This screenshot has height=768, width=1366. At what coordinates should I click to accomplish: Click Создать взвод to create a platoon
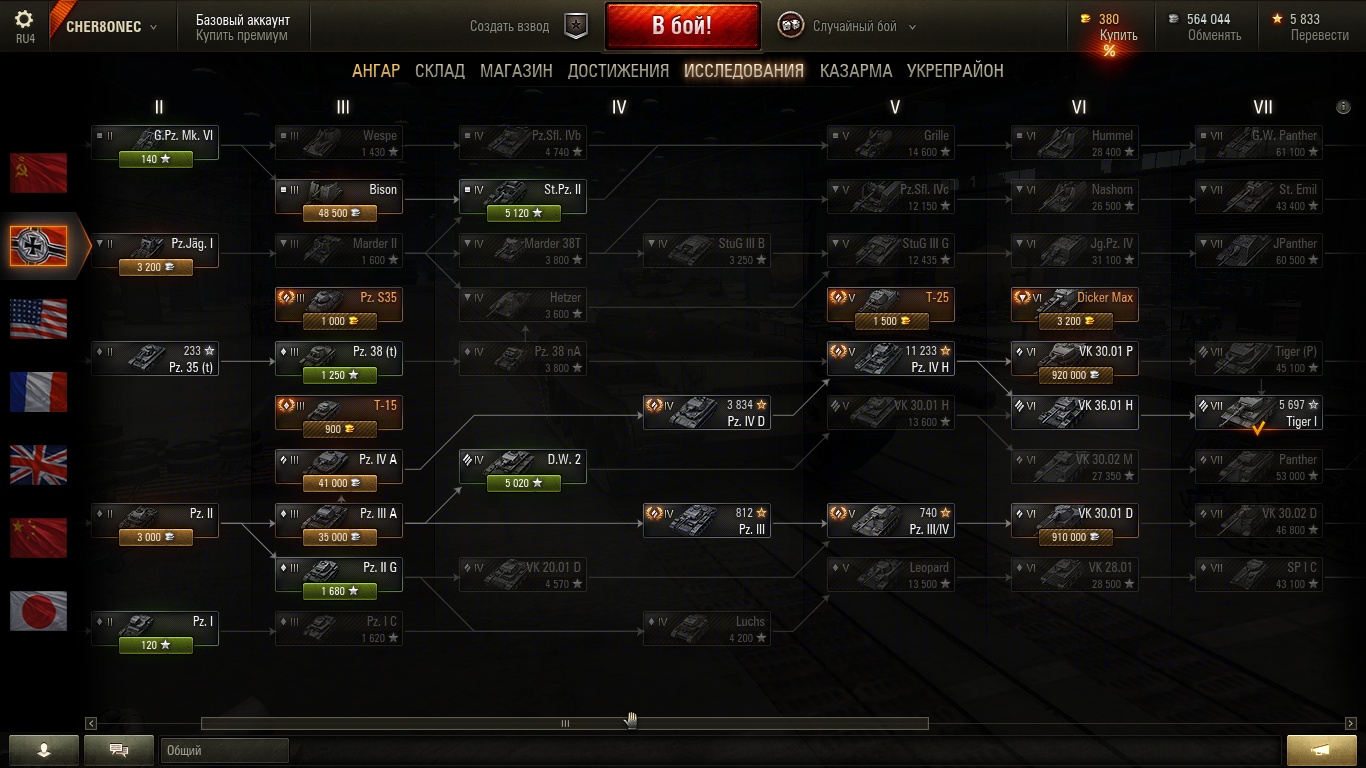coord(510,27)
